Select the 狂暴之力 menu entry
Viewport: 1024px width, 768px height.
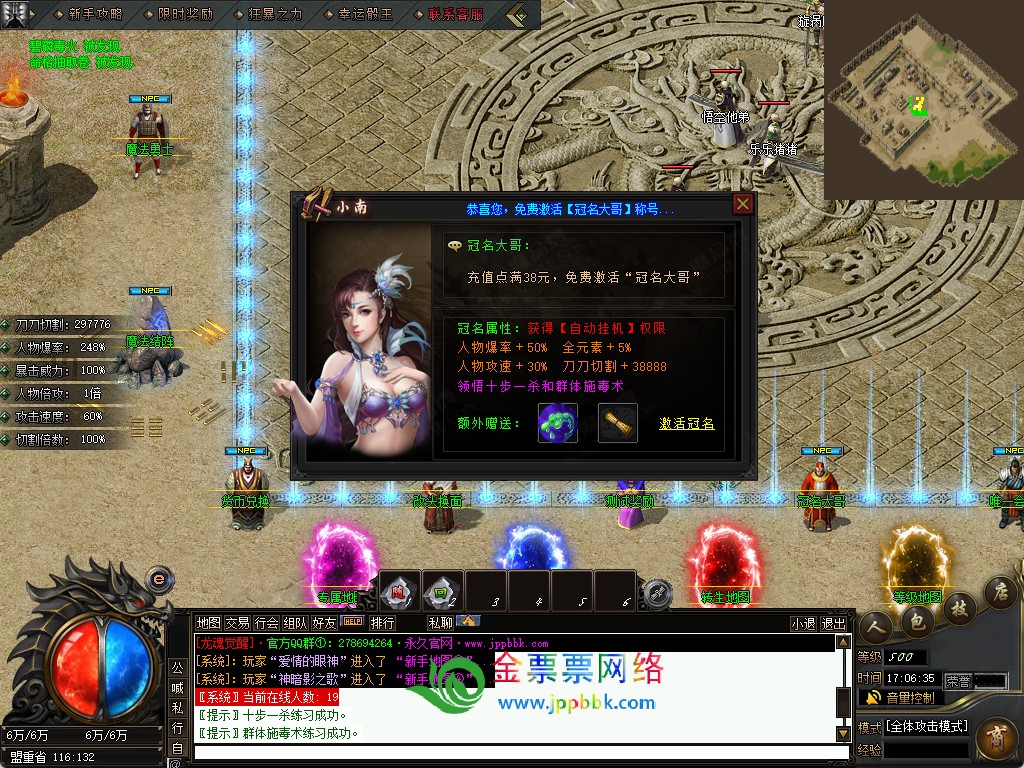[x=275, y=14]
